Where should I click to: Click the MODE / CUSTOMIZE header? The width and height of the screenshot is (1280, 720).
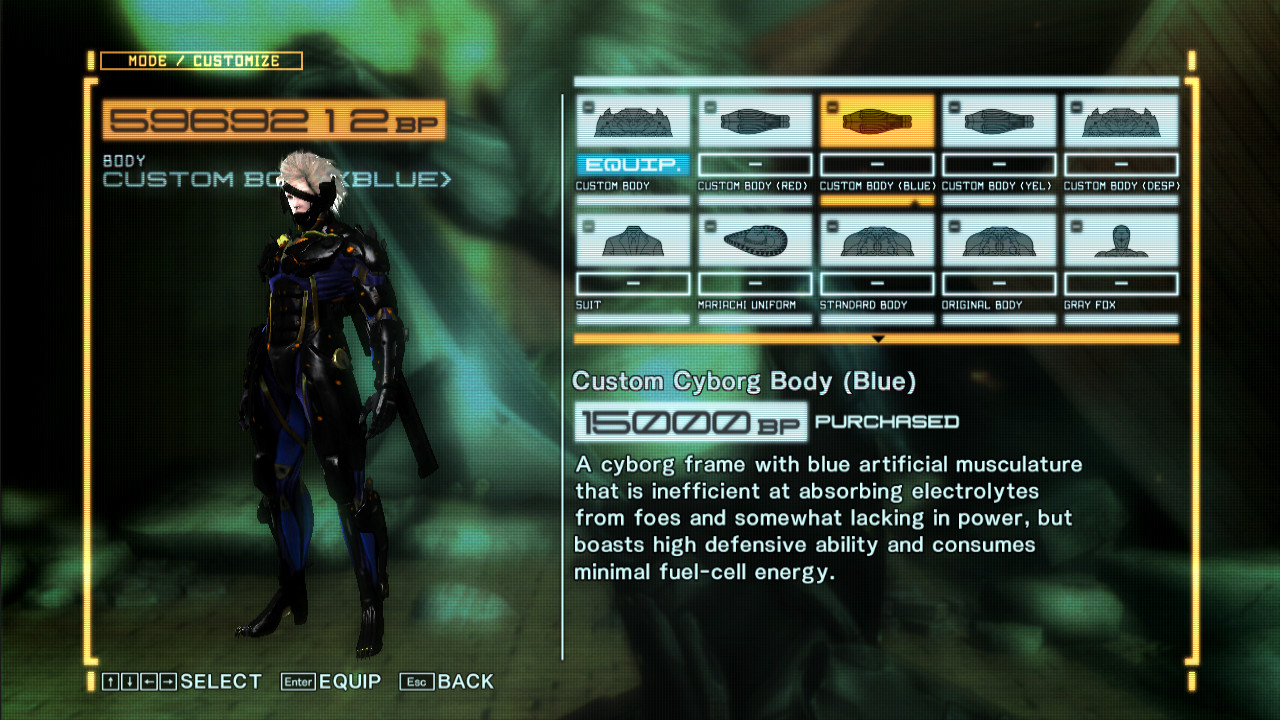[x=197, y=60]
